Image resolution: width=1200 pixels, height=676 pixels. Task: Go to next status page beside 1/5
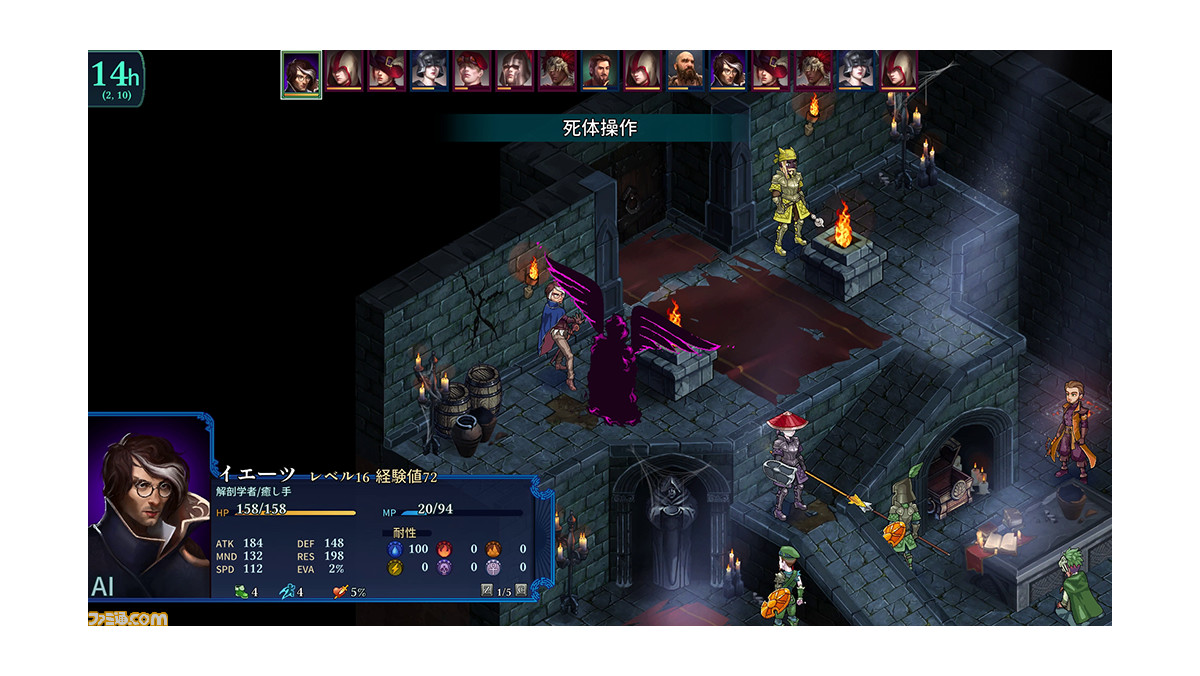click(x=521, y=592)
